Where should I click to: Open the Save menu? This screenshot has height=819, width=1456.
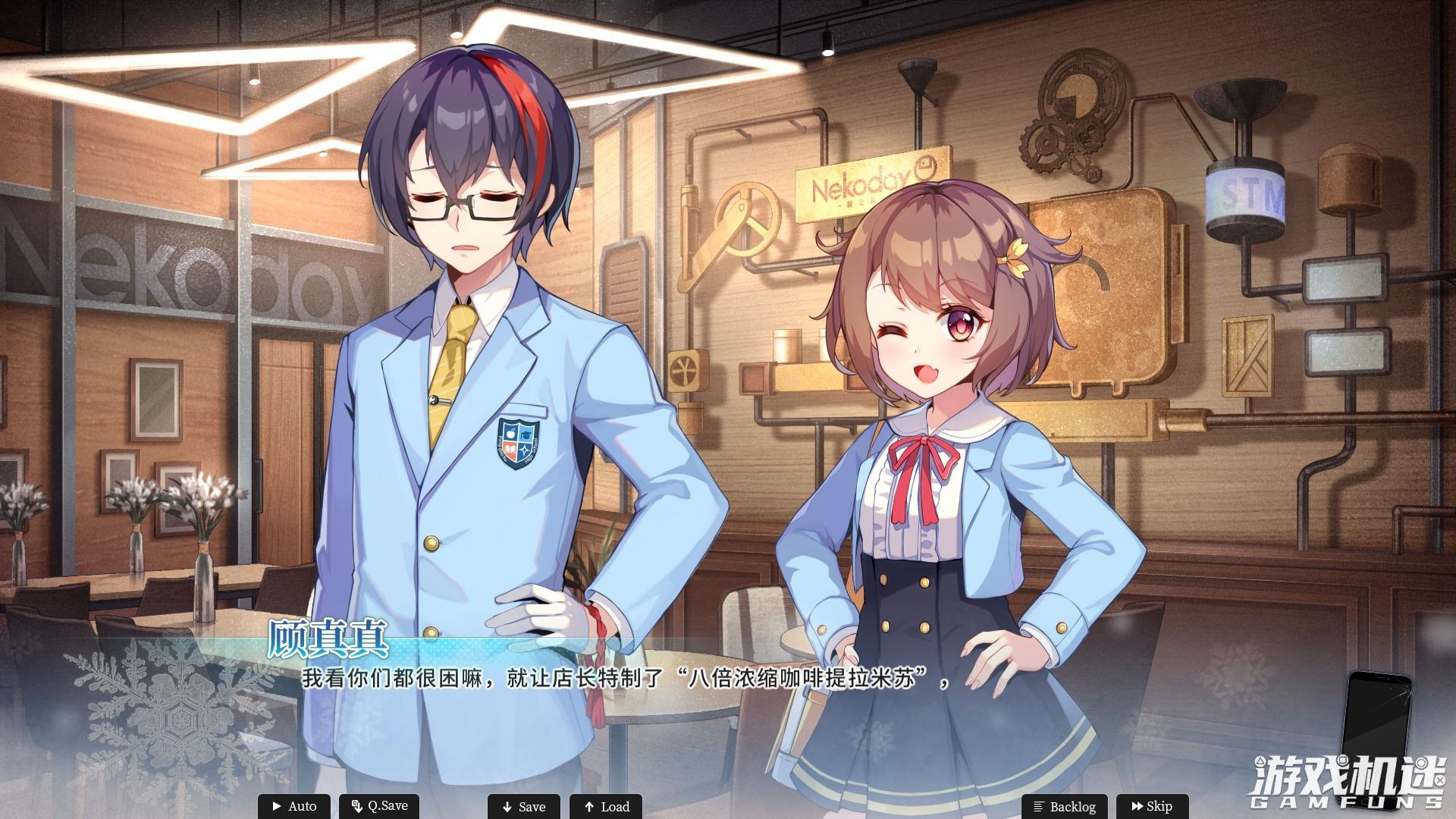(x=523, y=806)
